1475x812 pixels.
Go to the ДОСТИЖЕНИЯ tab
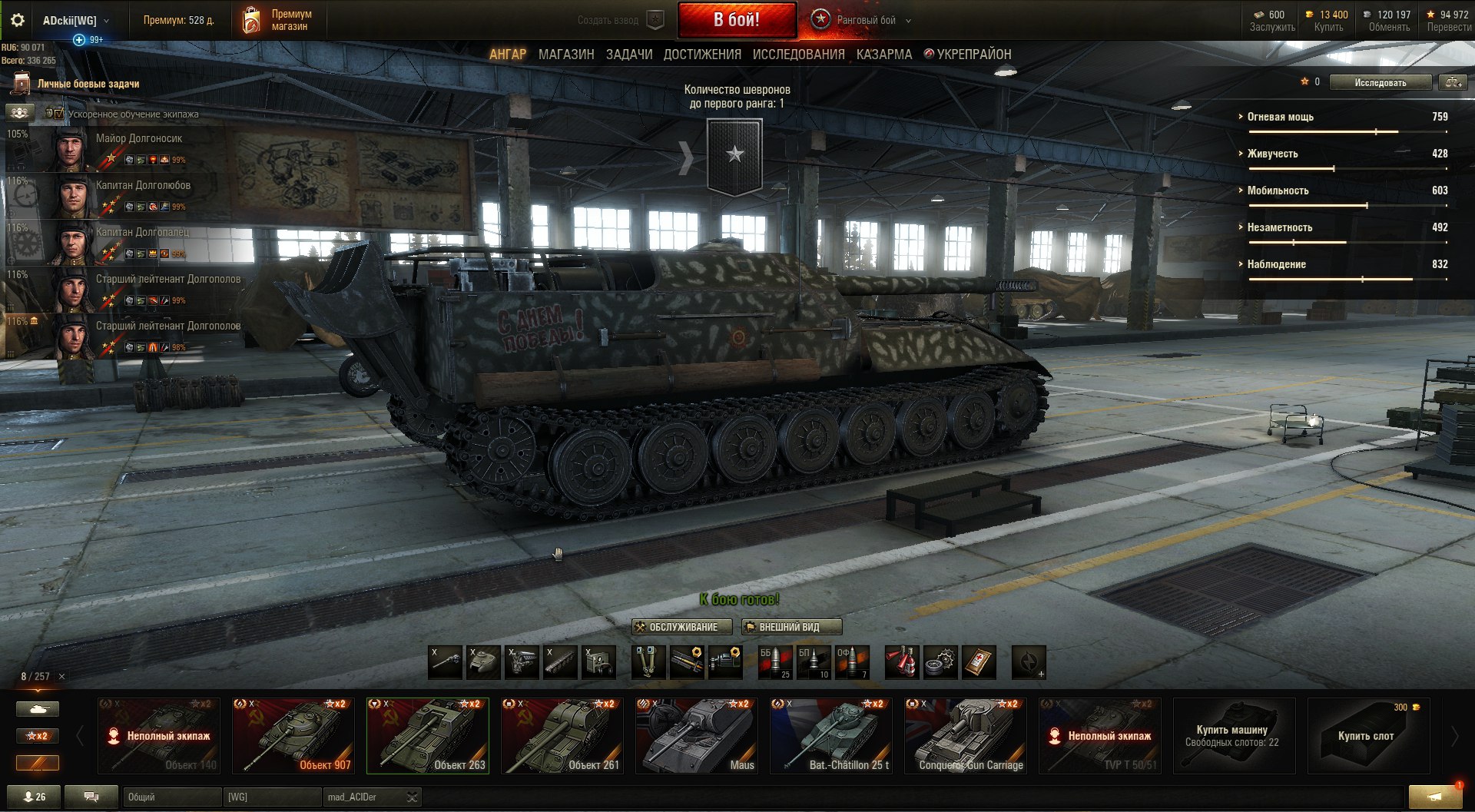pos(702,55)
